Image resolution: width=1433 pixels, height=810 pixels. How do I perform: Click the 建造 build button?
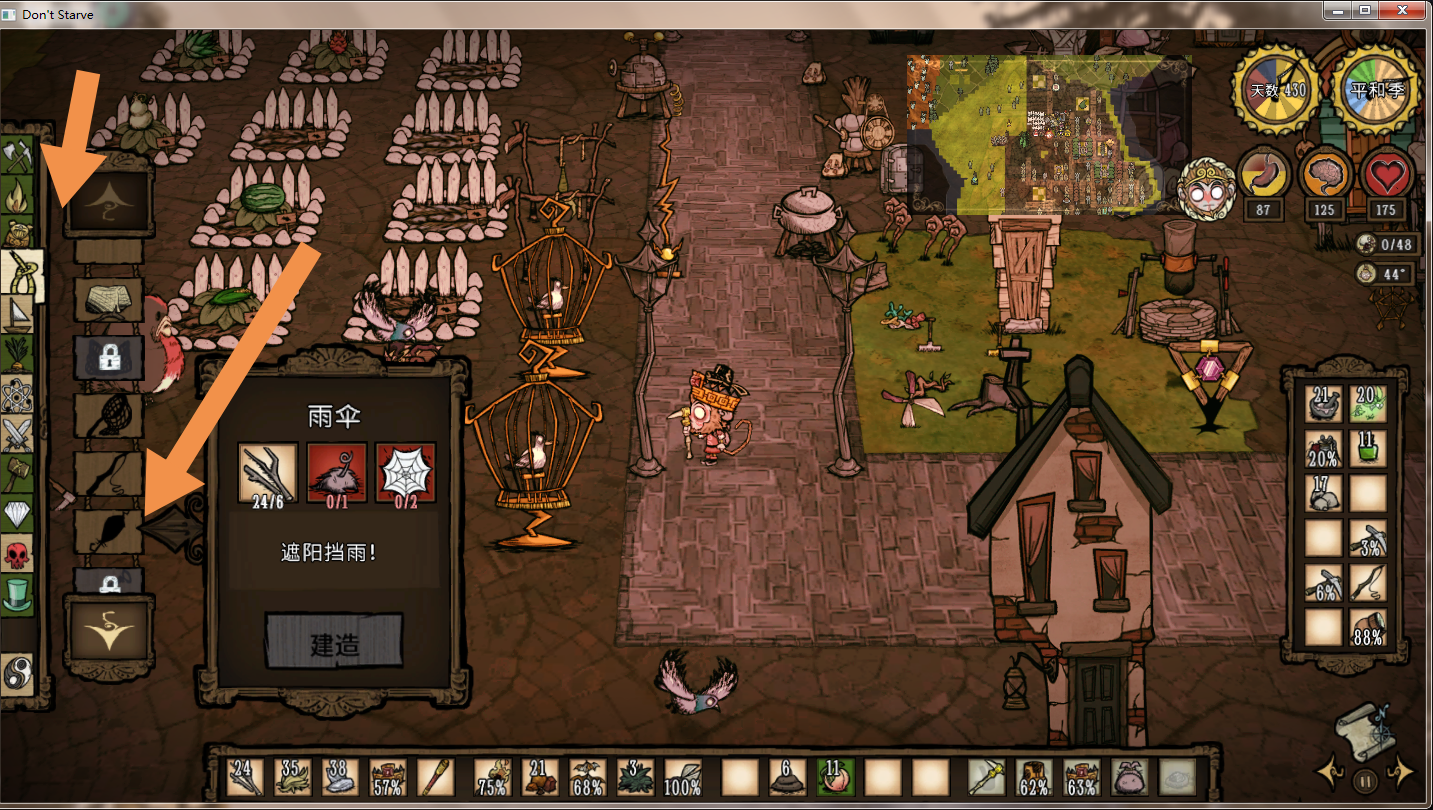pos(333,642)
